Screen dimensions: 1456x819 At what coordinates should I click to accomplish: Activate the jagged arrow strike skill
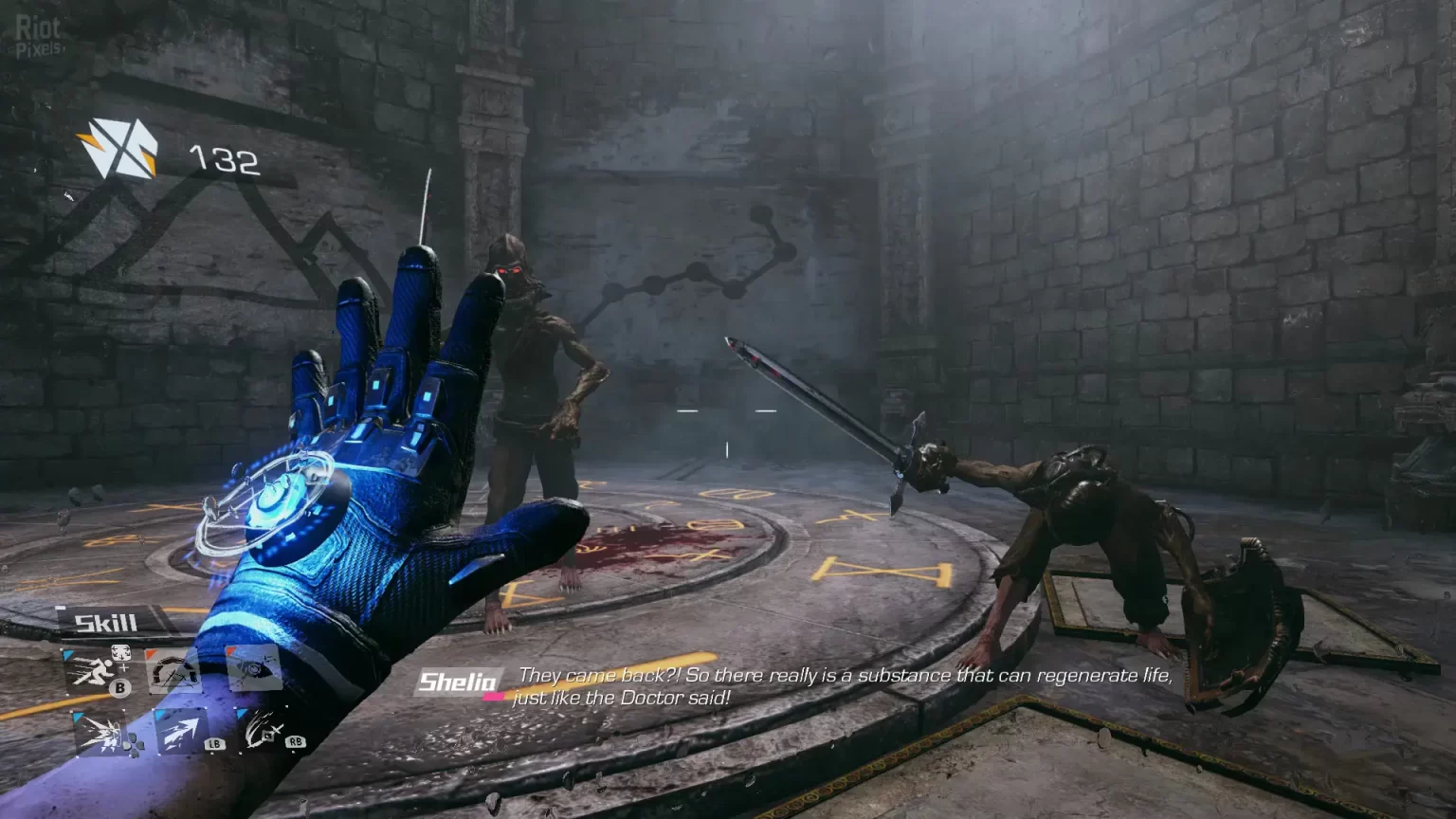[x=180, y=732]
